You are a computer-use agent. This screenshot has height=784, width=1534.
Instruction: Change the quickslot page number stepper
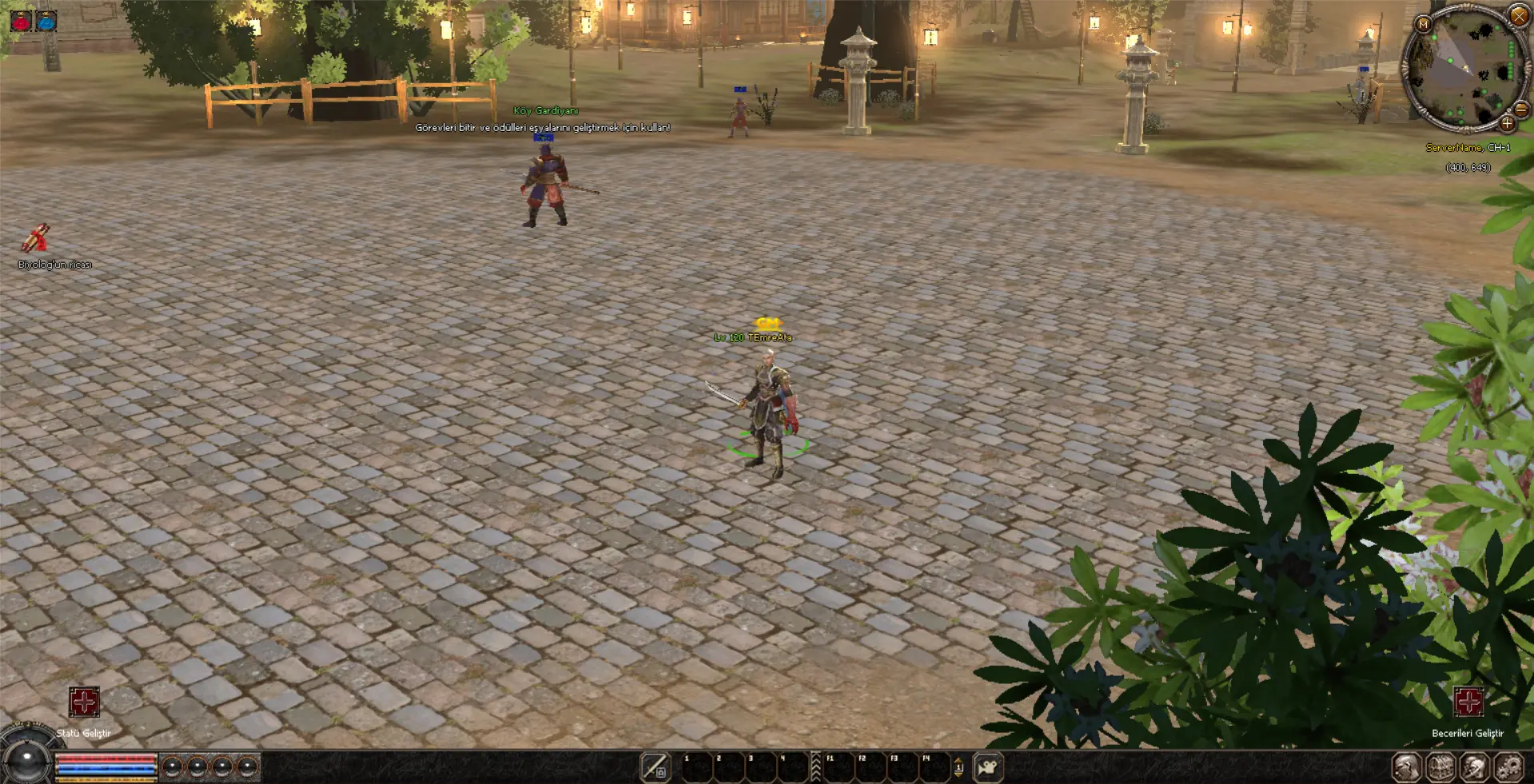[x=958, y=767]
